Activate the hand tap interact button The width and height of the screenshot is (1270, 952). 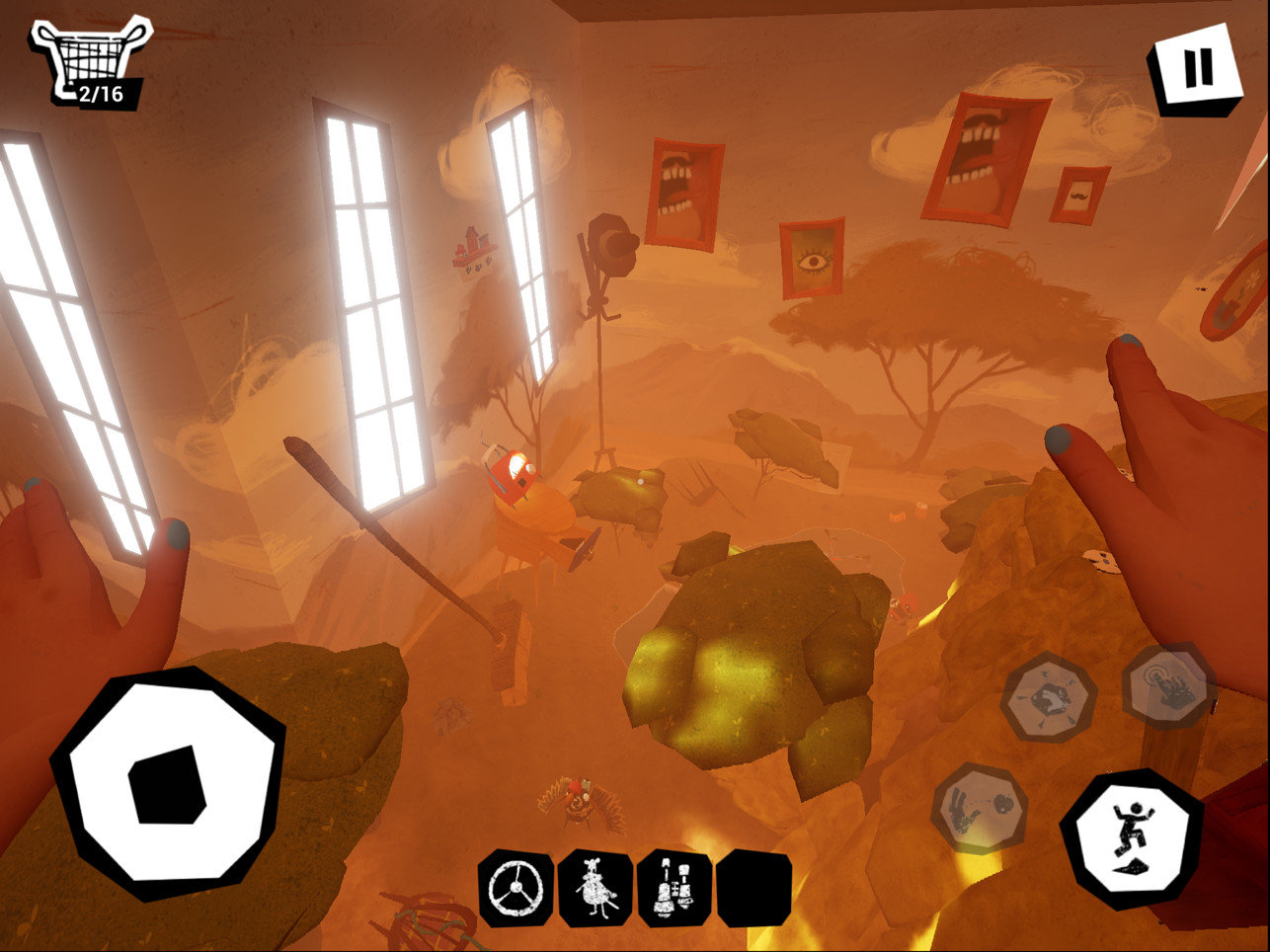click(1169, 685)
